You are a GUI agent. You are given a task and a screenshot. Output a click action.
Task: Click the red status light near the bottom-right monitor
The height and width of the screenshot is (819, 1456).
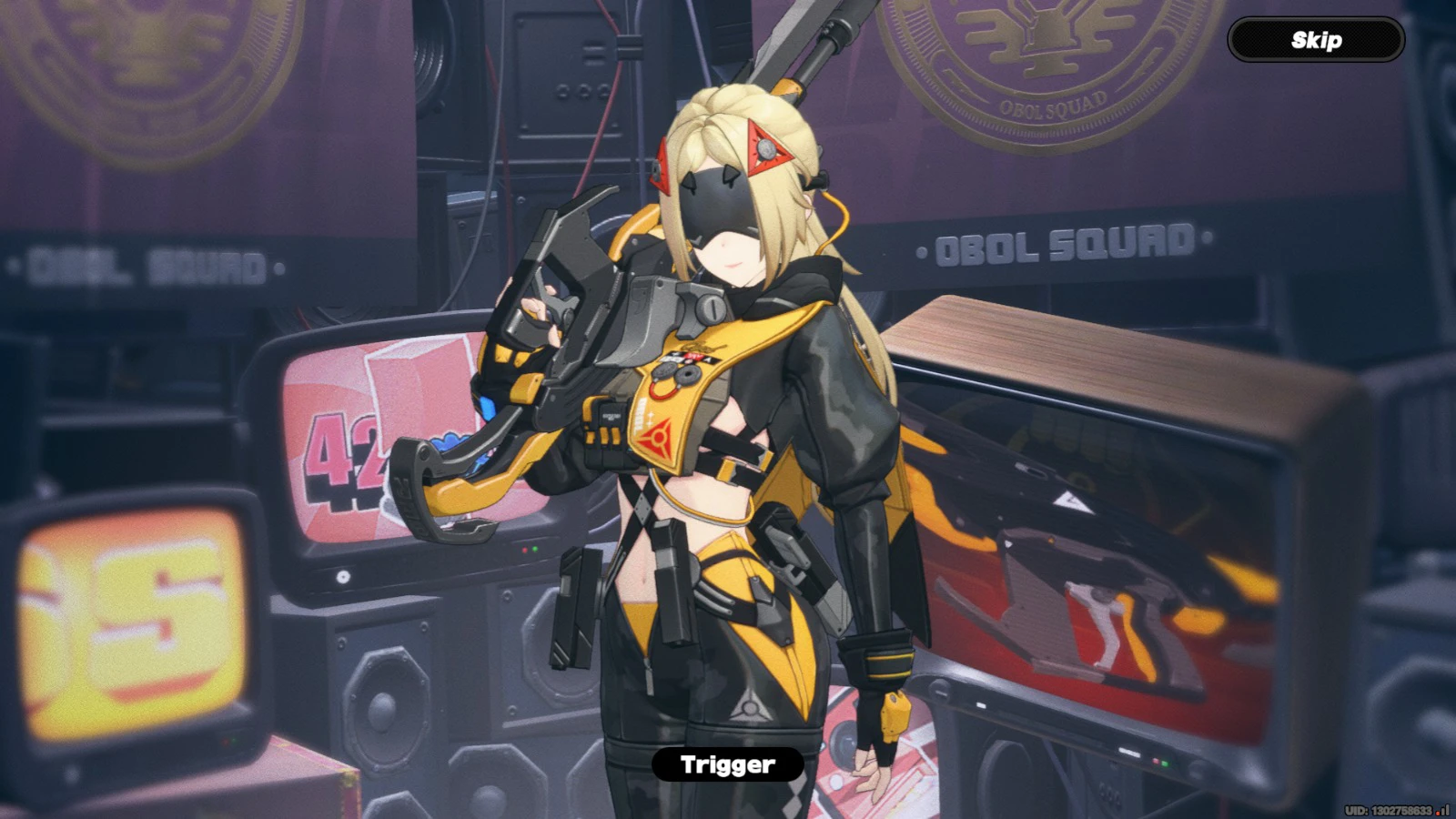1157,761
